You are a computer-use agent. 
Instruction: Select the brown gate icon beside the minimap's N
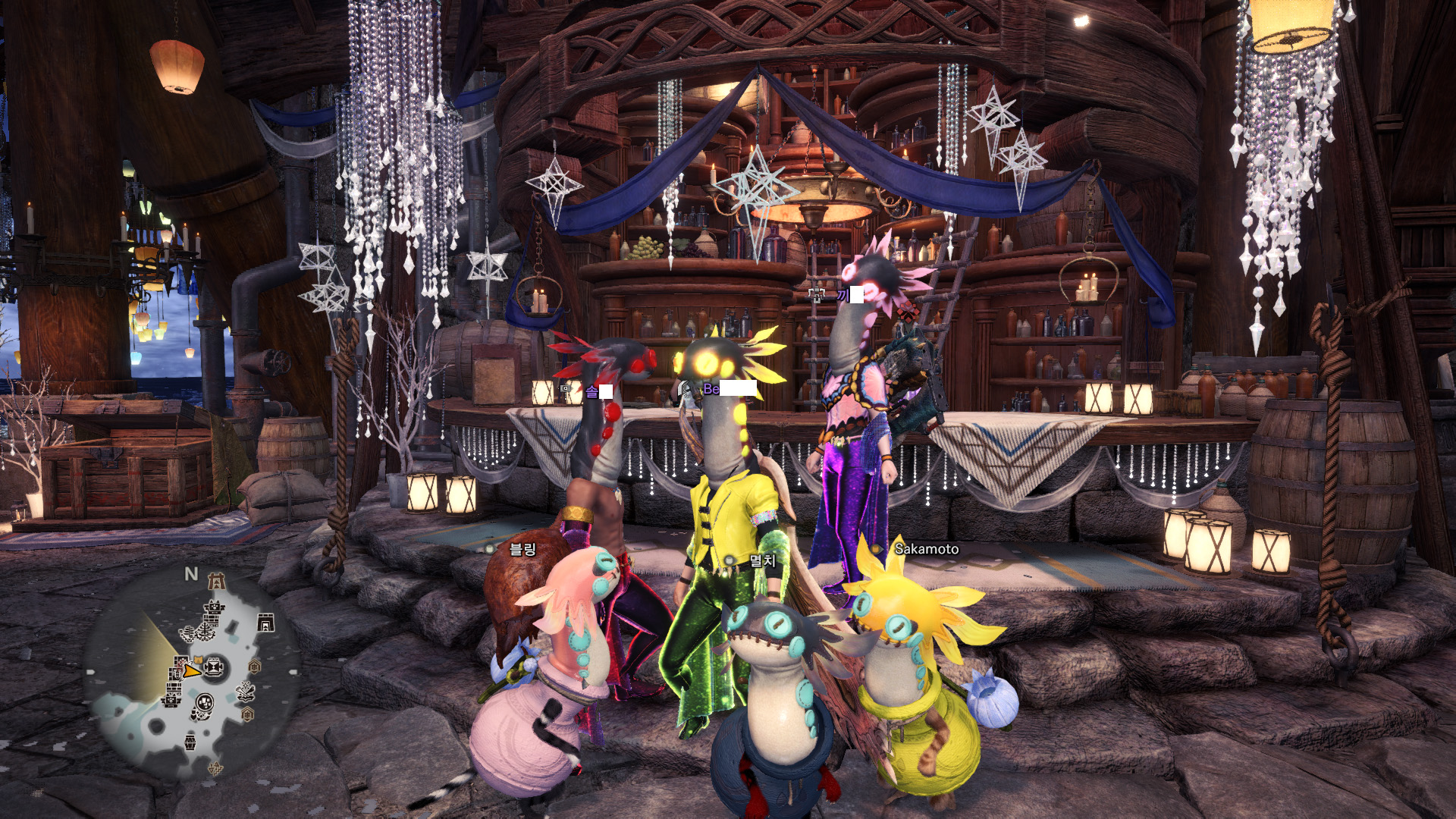point(217,582)
